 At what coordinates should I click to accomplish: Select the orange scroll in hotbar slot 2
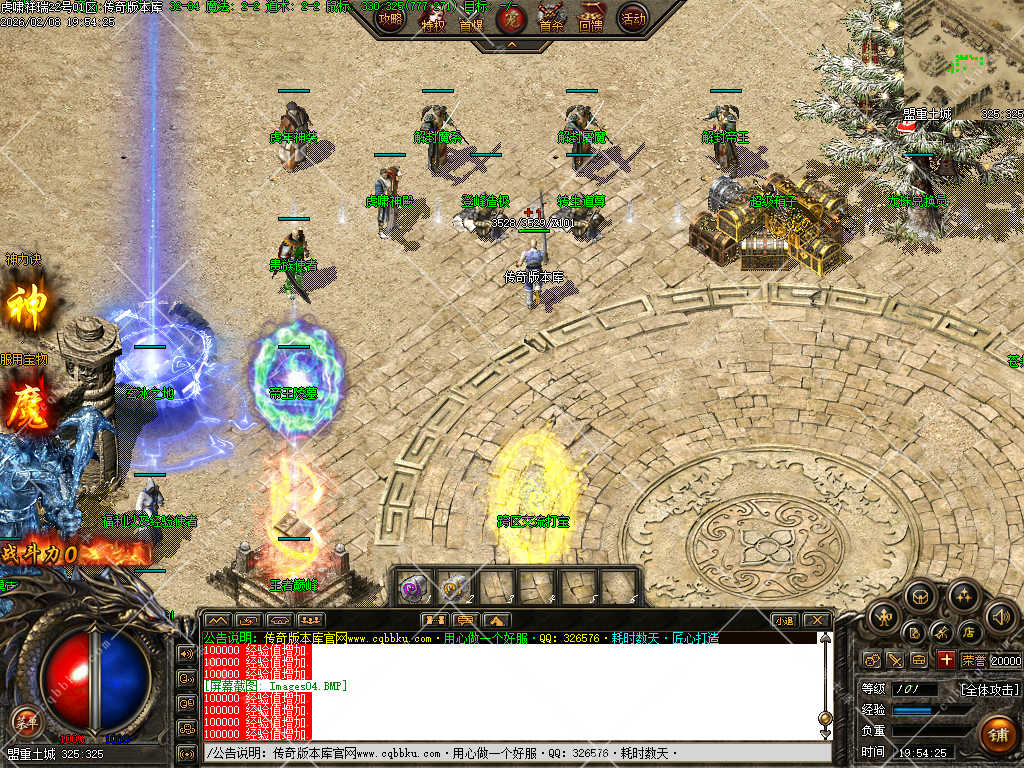pyautogui.click(x=455, y=587)
